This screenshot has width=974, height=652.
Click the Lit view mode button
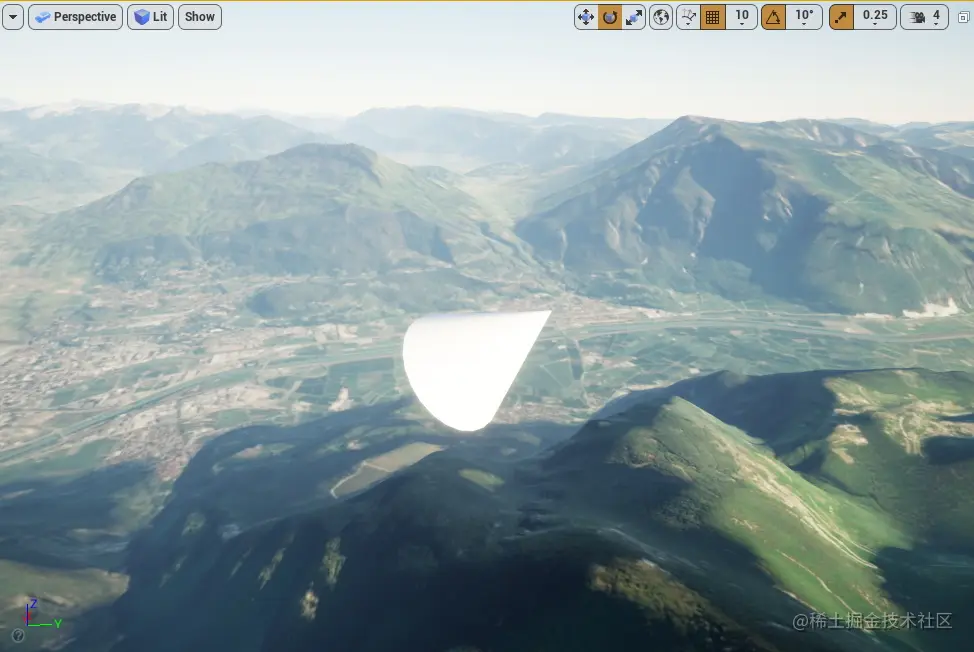click(150, 17)
